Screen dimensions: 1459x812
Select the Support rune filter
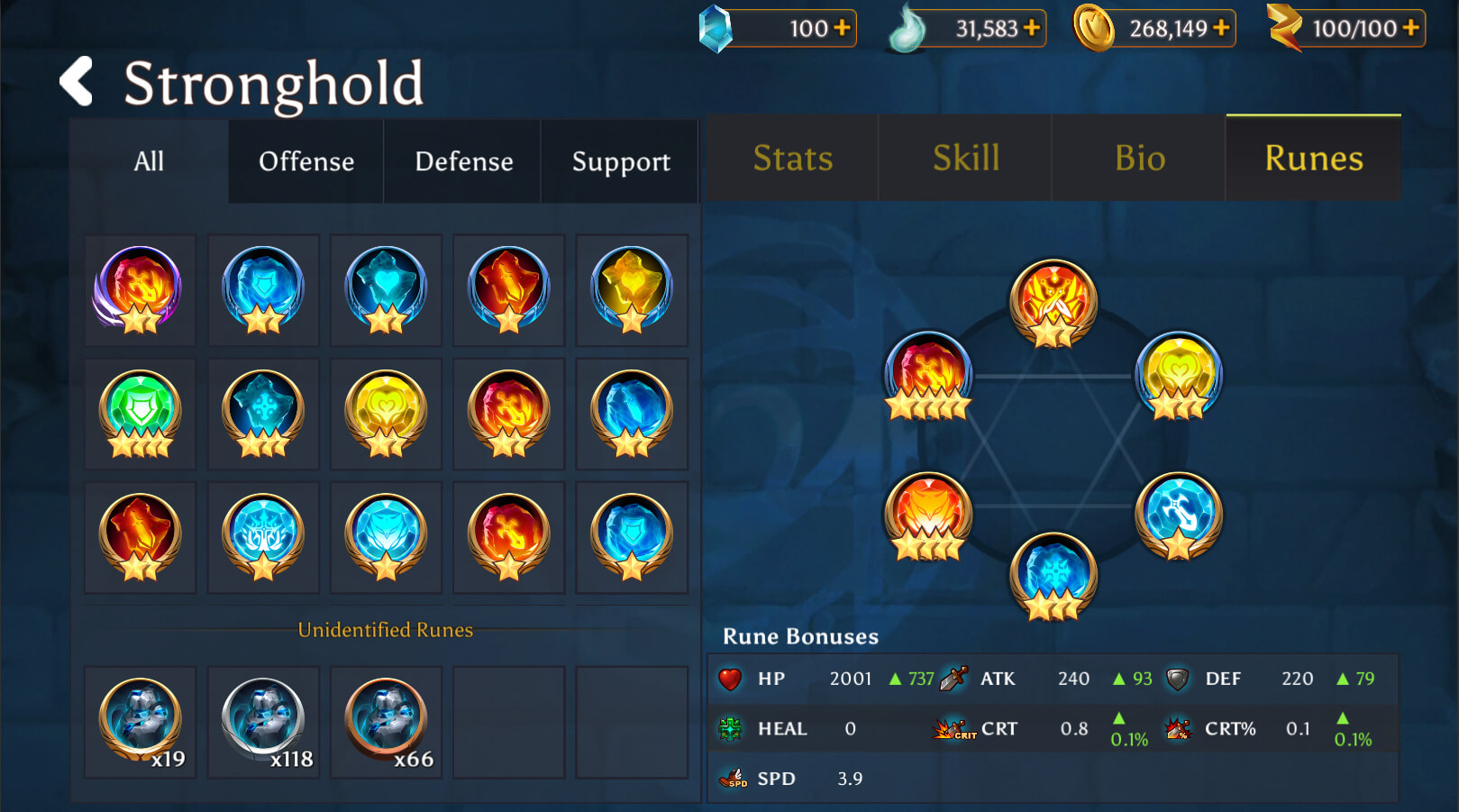pyautogui.click(x=620, y=161)
